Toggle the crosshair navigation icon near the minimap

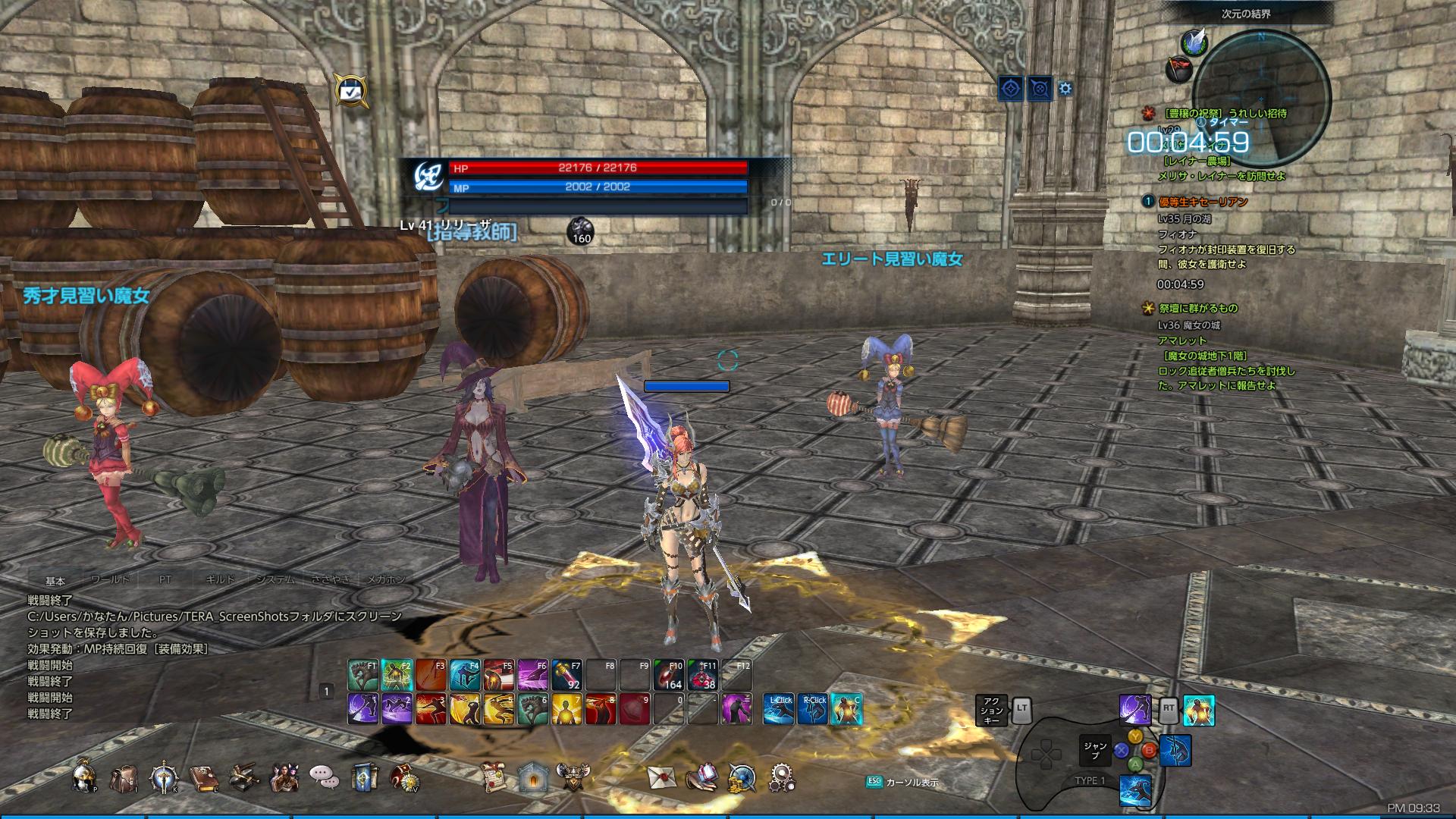(1010, 89)
